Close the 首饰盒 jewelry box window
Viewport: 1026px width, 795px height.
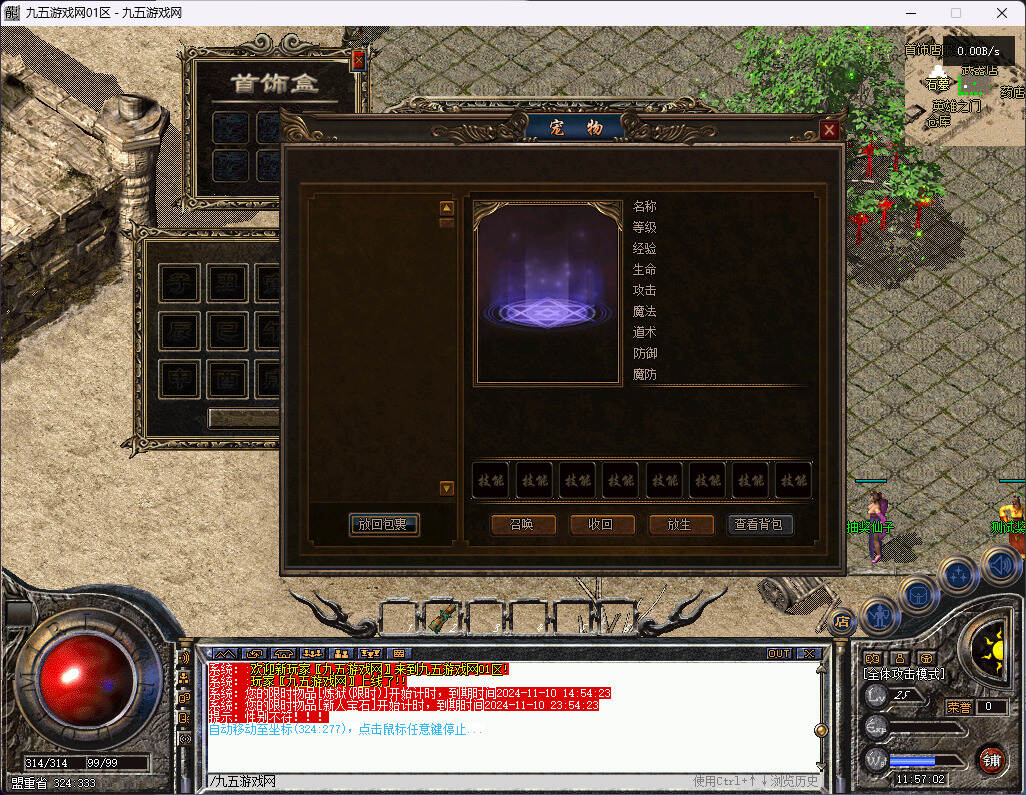pos(358,60)
